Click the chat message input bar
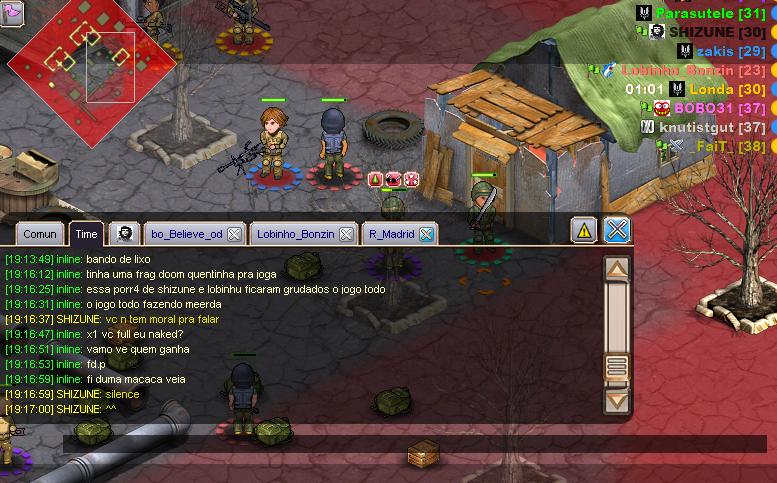 point(400,442)
